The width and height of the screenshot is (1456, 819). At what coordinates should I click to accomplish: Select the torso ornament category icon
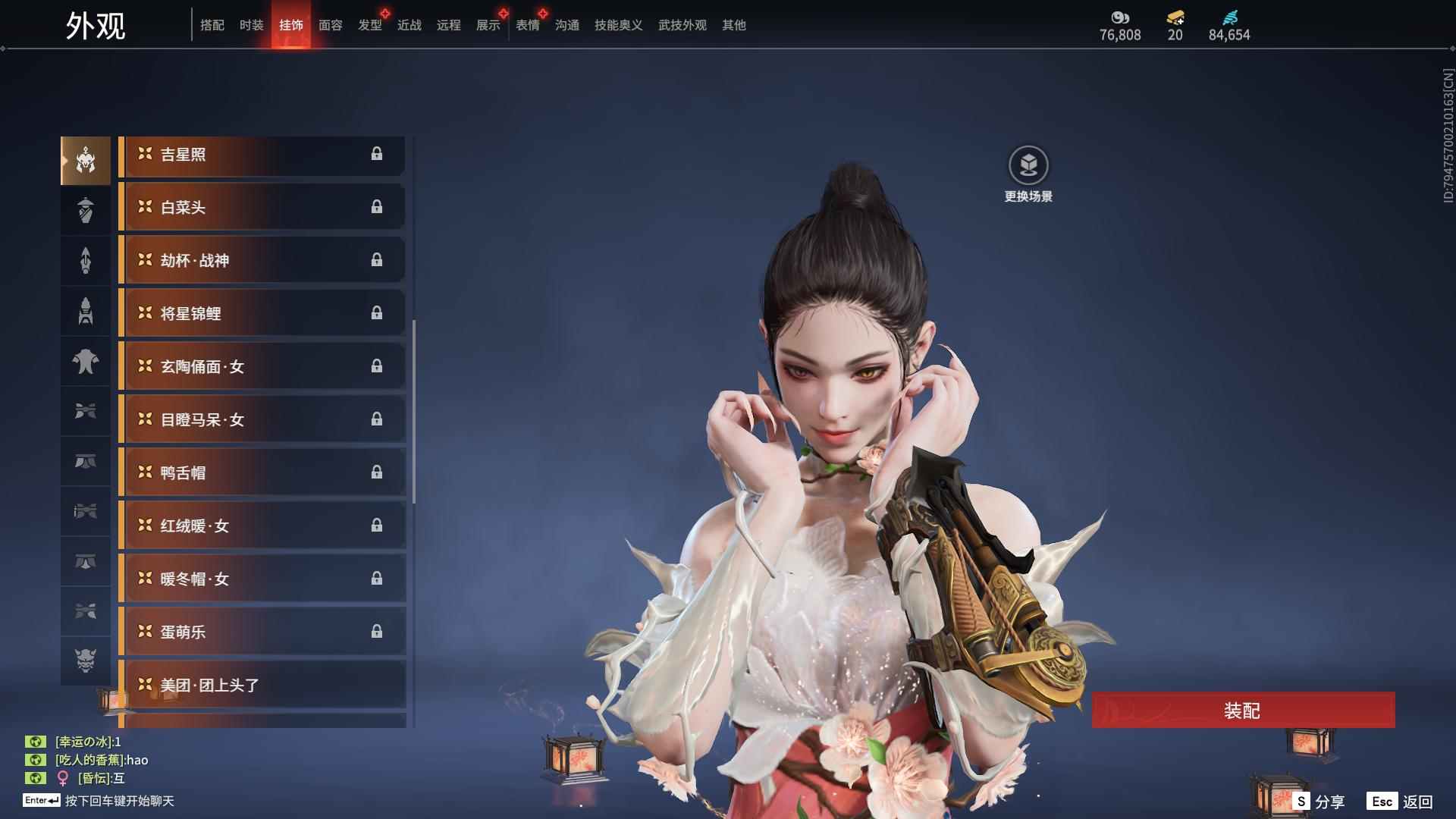[85, 362]
